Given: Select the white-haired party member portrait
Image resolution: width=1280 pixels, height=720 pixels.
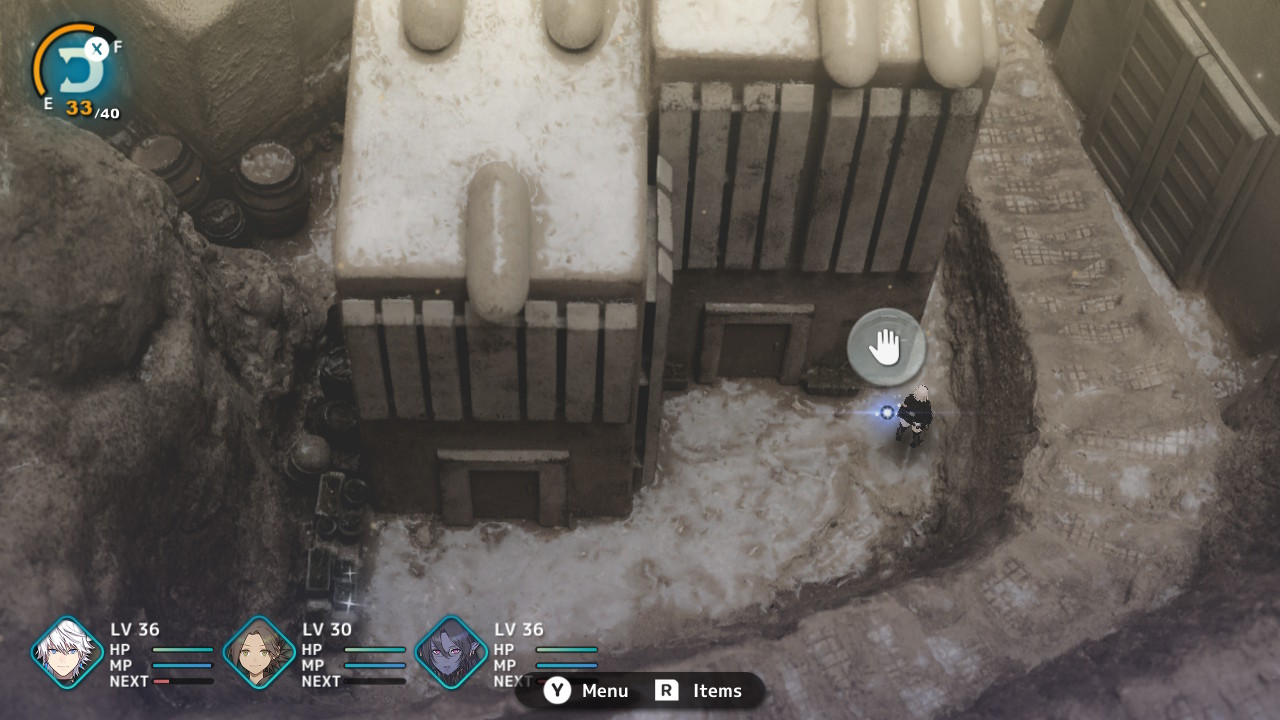Looking at the screenshot, I should click(67, 653).
